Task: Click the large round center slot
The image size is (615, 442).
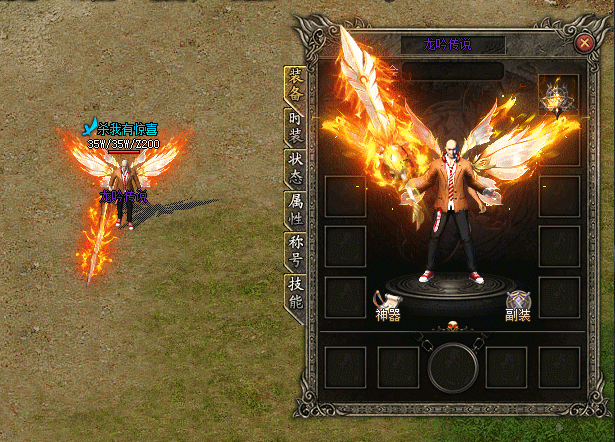Action: 451,367
